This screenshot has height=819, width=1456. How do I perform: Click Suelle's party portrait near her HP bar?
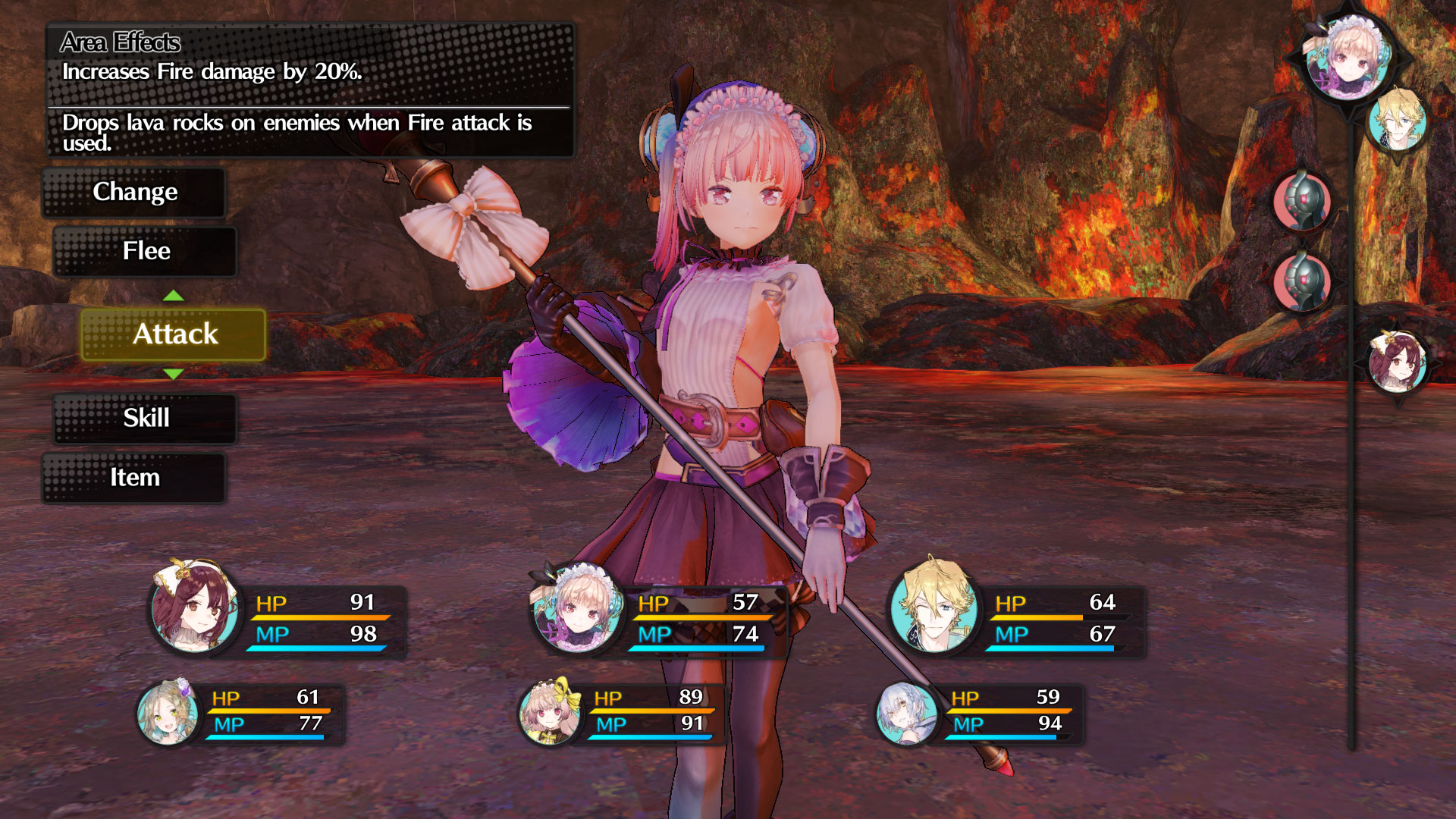578,616
